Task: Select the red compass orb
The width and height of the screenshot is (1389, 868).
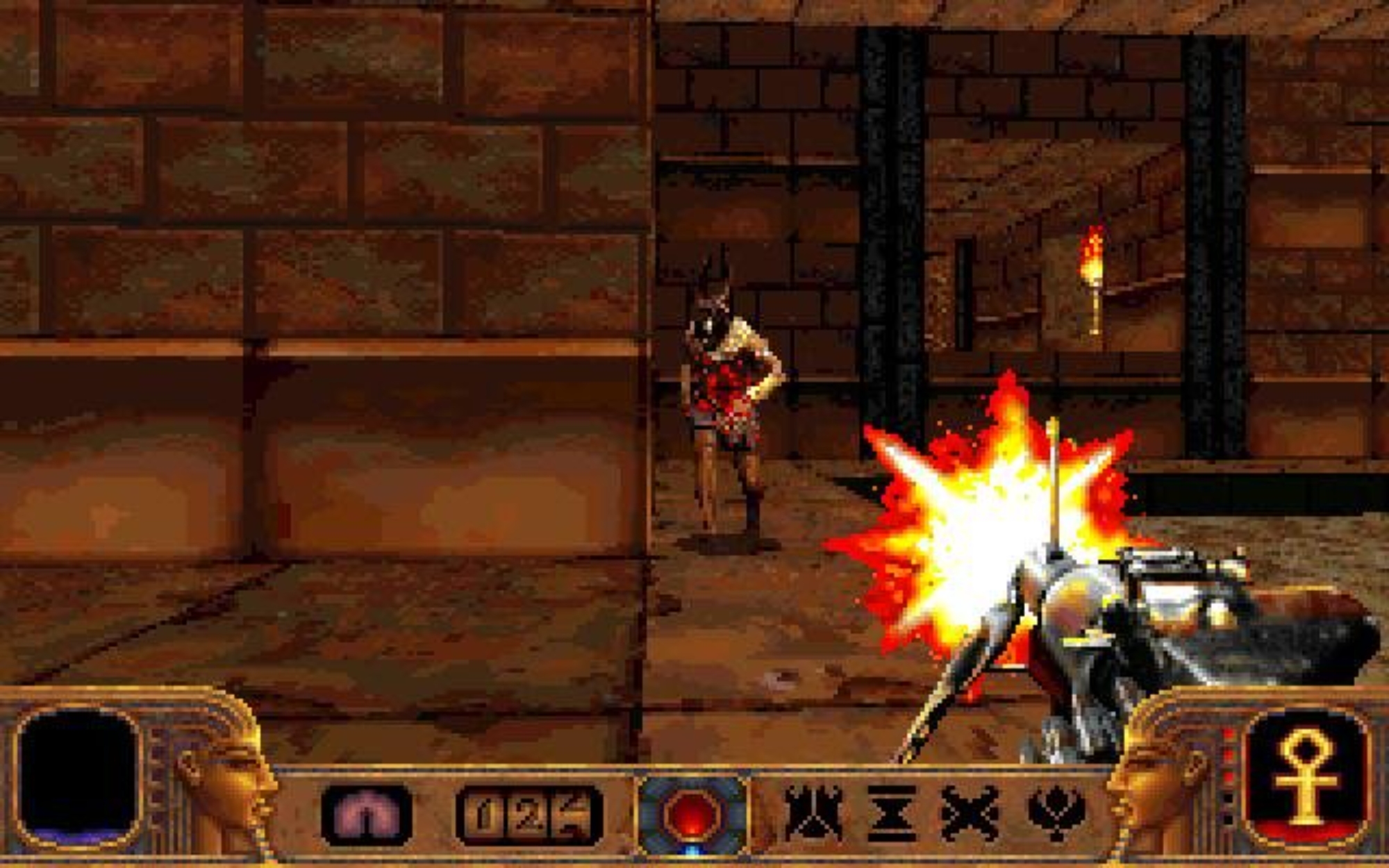Action: point(691,815)
